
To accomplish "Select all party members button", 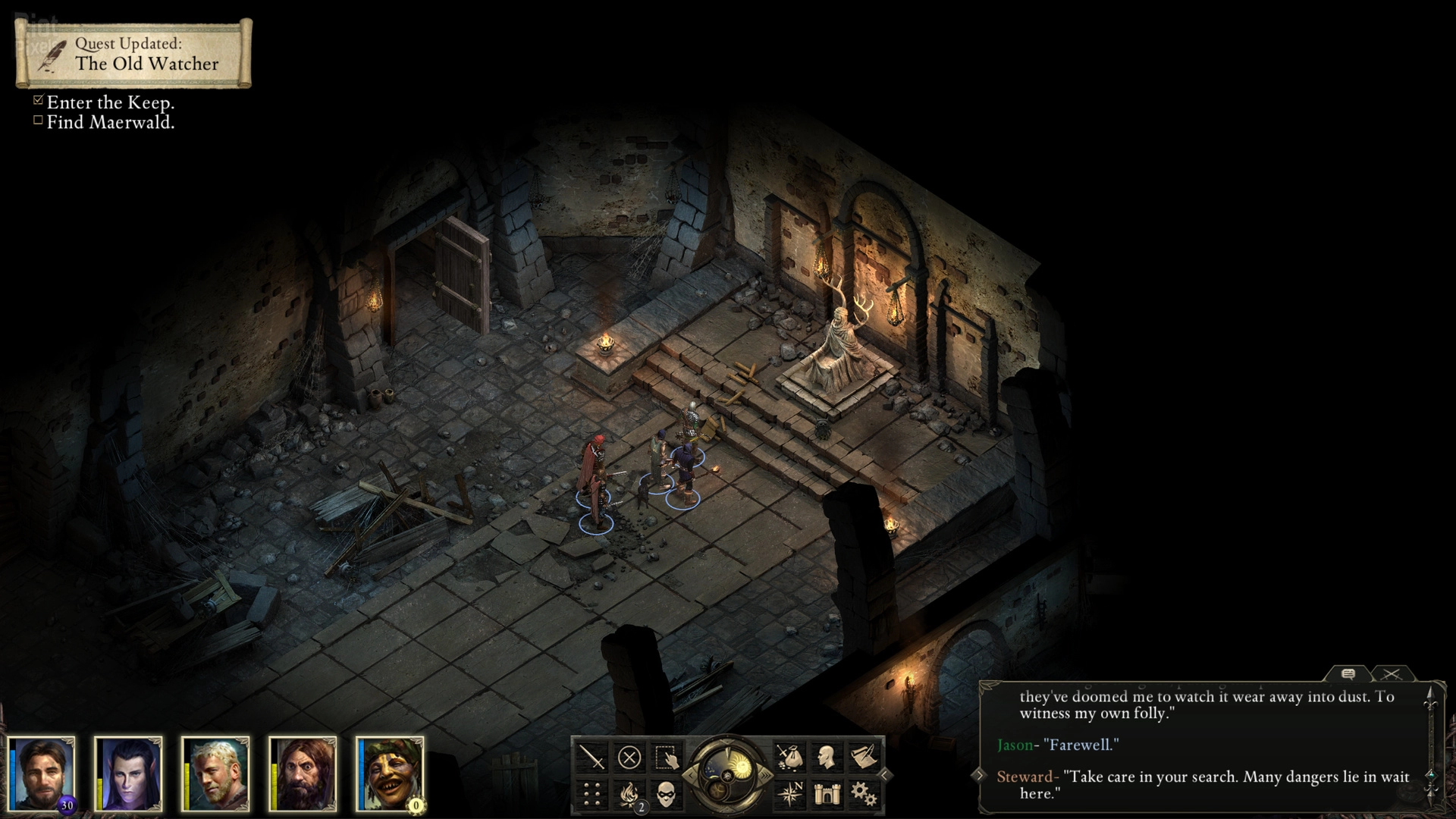I will click(666, 757).
